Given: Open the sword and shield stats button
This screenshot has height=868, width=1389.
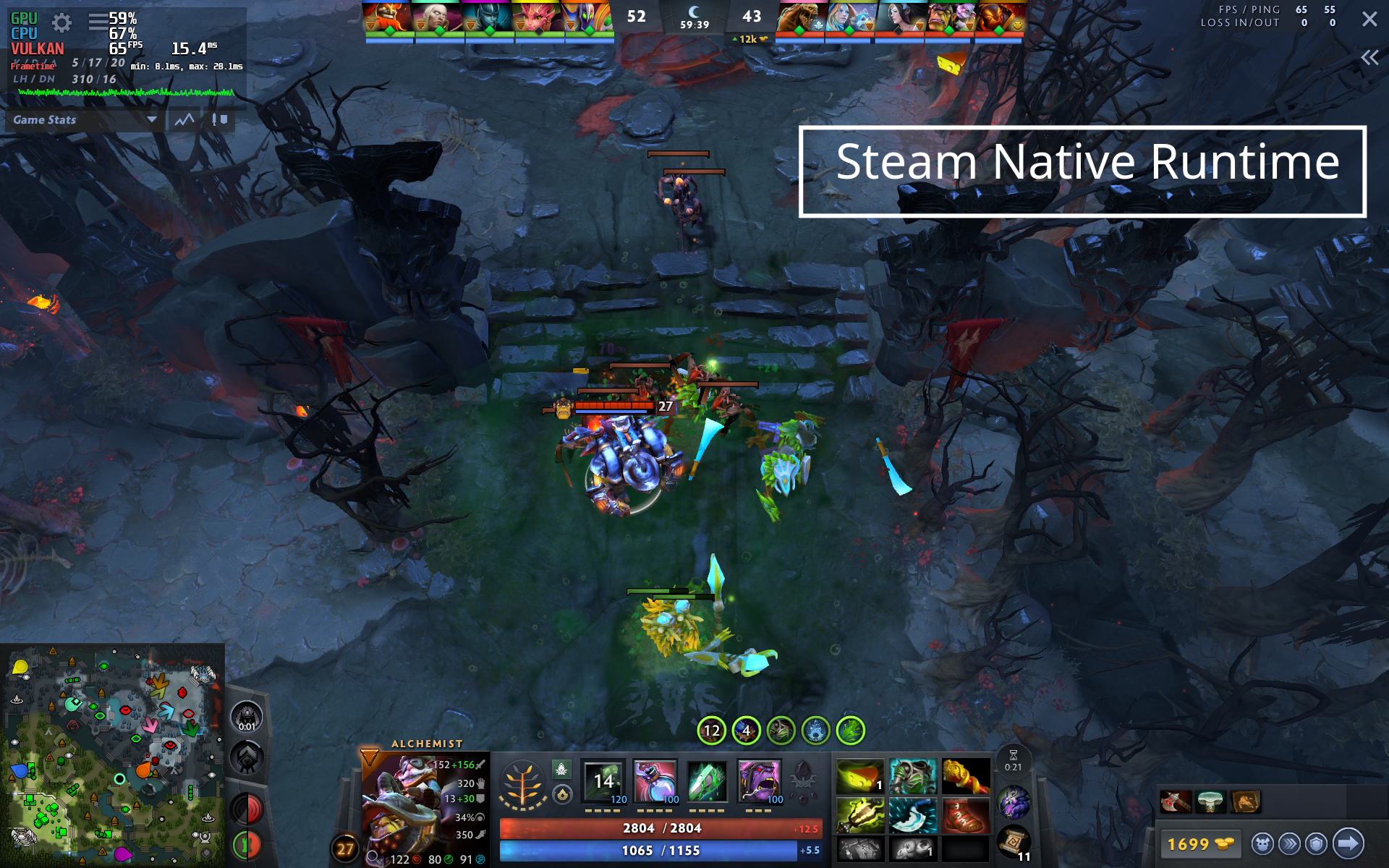Looking at the screenshot, I should (x=219, y=120).
